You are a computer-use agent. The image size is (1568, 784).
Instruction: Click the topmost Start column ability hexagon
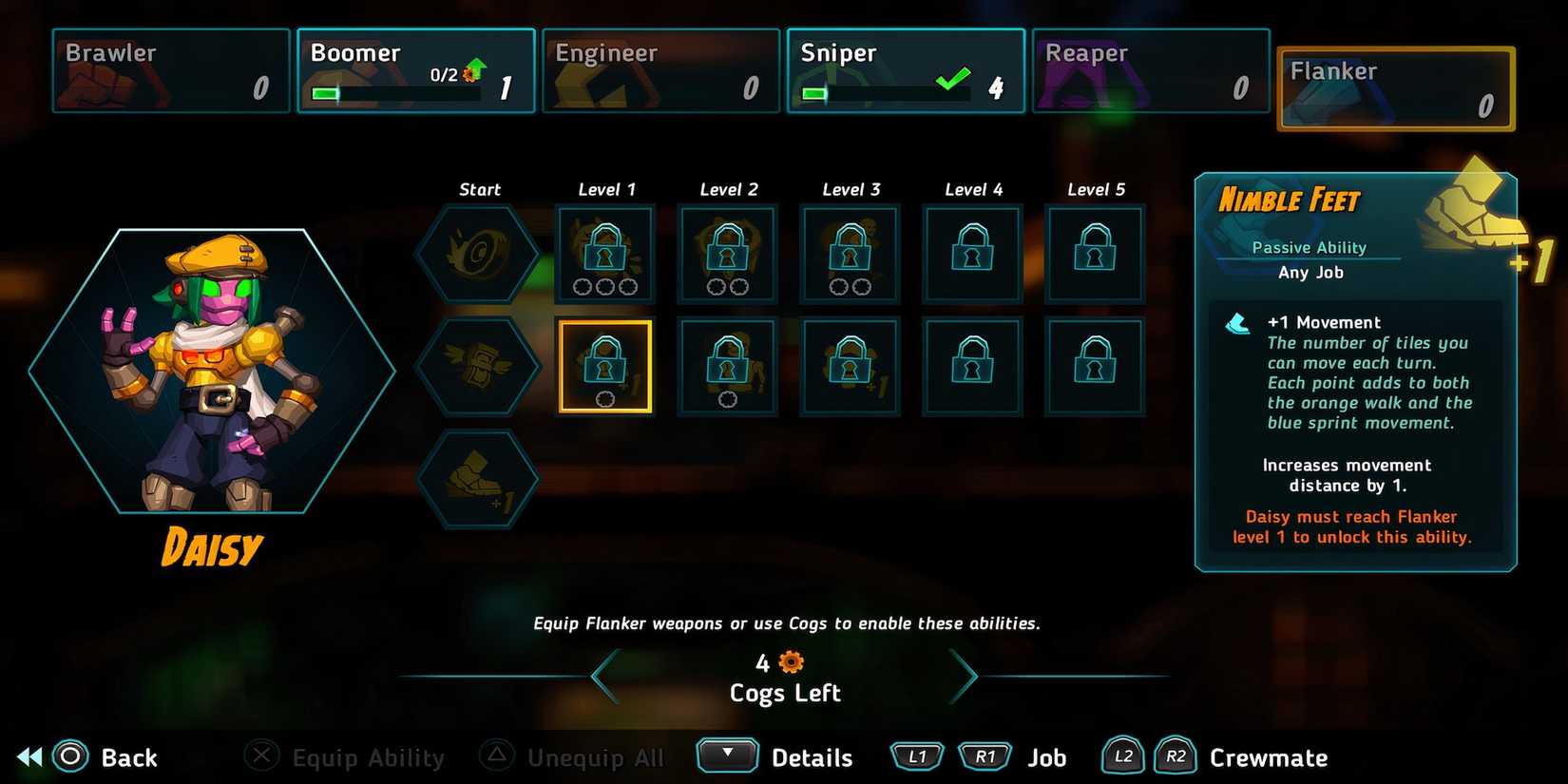click(x=478, y=252)
